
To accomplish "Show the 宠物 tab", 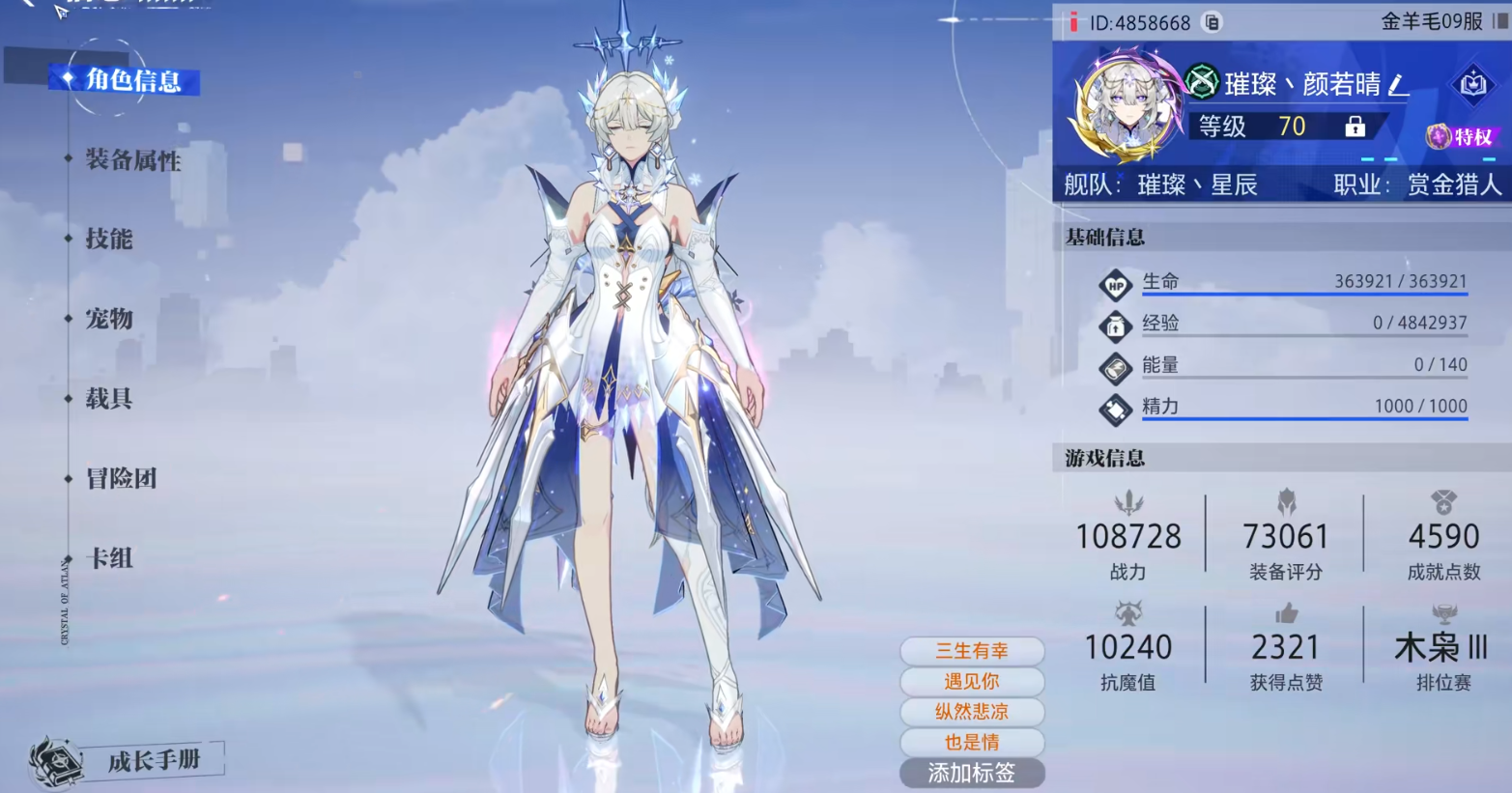I will 108,319.
